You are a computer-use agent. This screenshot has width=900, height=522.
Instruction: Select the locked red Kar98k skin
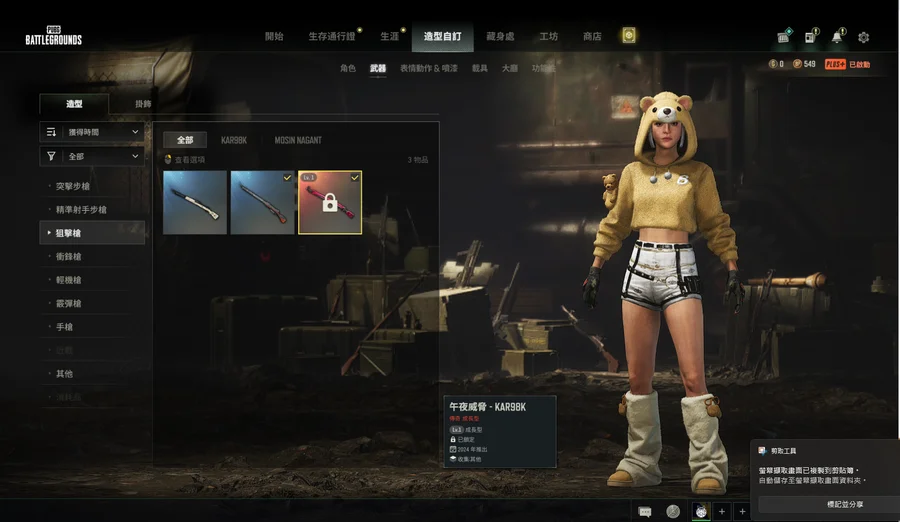[330, 203]
